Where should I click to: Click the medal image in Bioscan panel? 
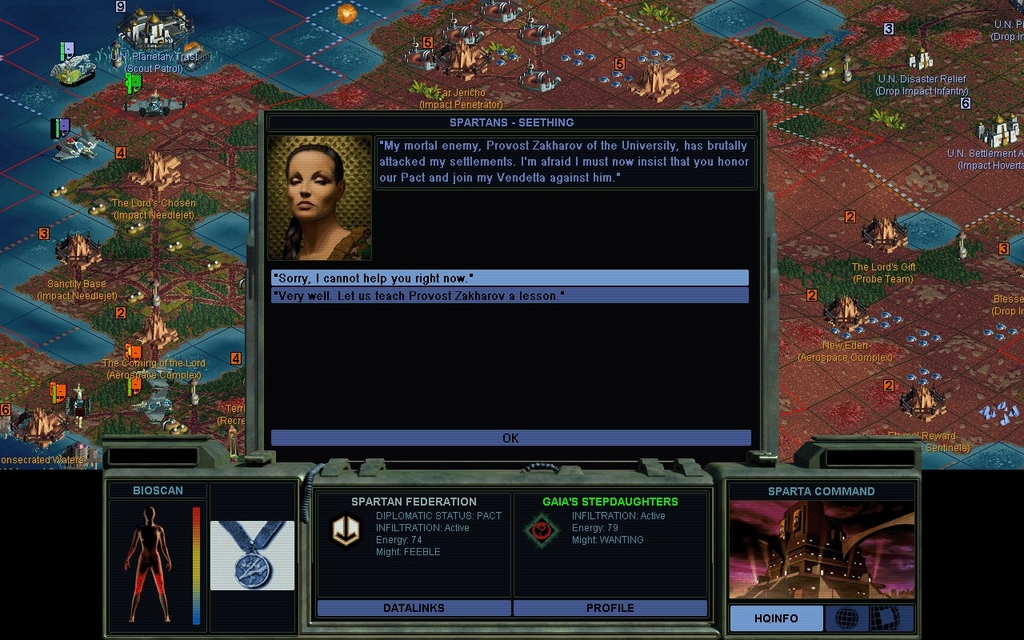pyautogui.click(x=252, y=555)
